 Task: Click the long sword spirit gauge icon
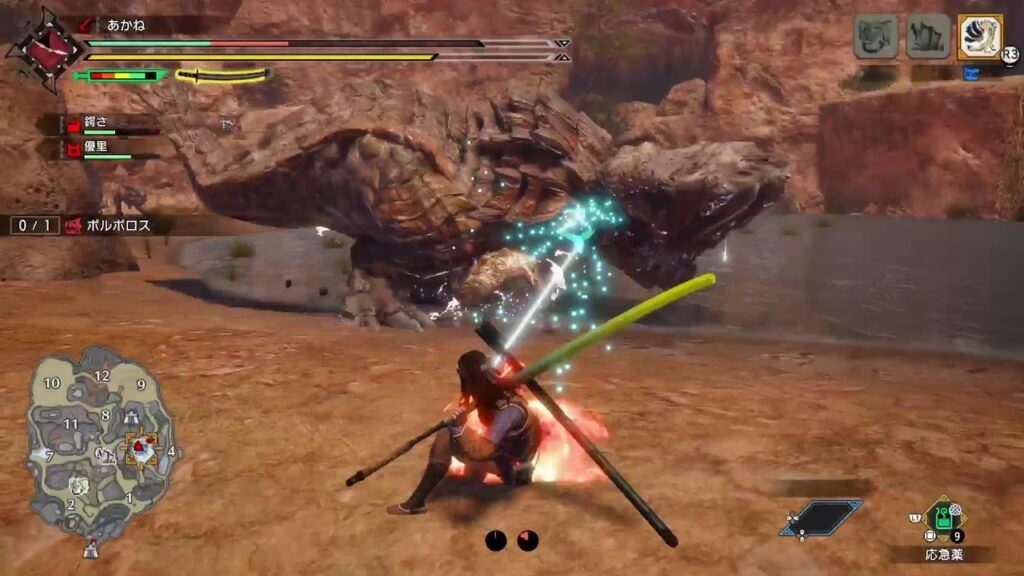[x=223, y=75]
